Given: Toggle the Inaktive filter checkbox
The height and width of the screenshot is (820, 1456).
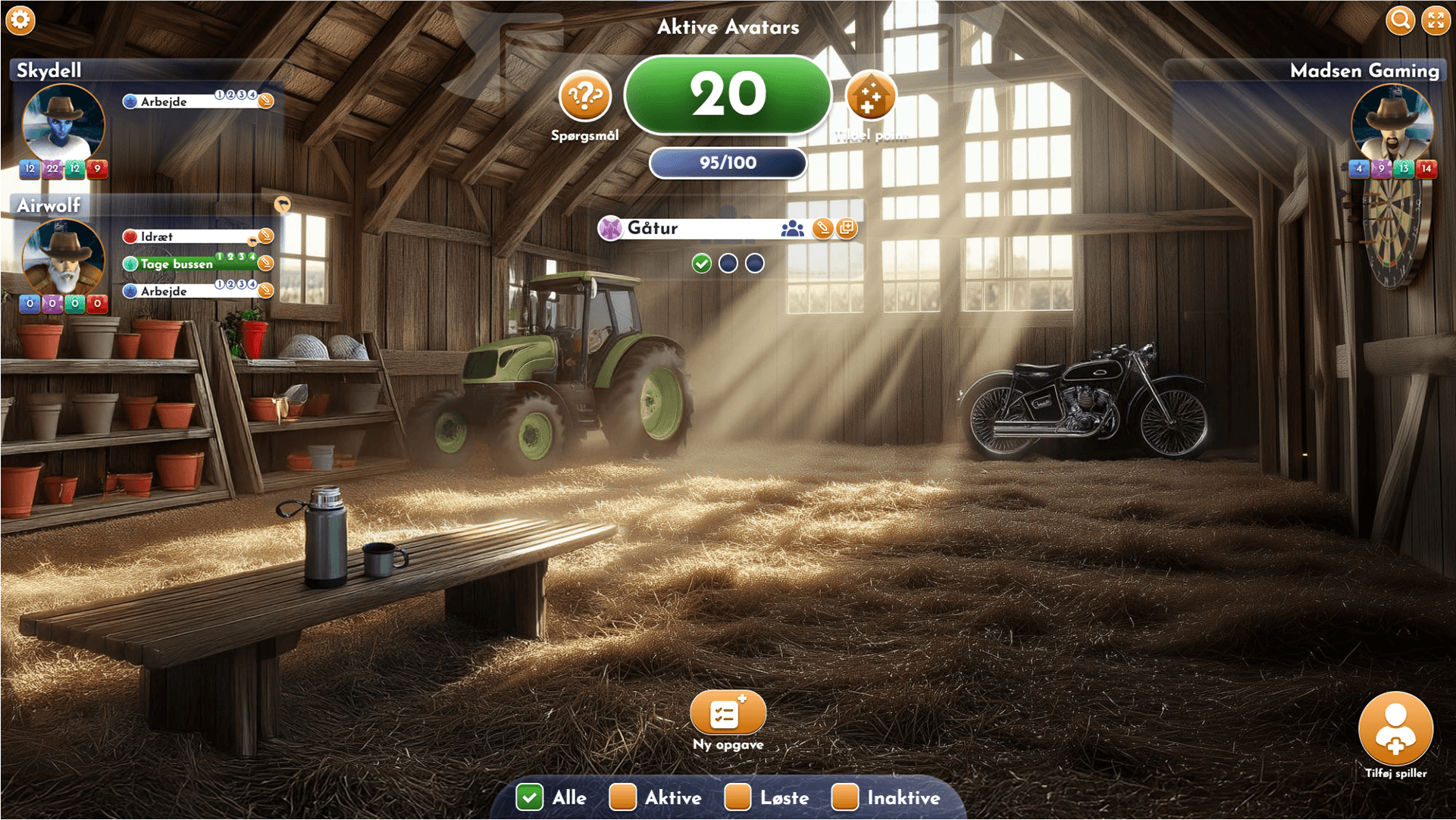Looking at the screenshot, I should [844, 797].
